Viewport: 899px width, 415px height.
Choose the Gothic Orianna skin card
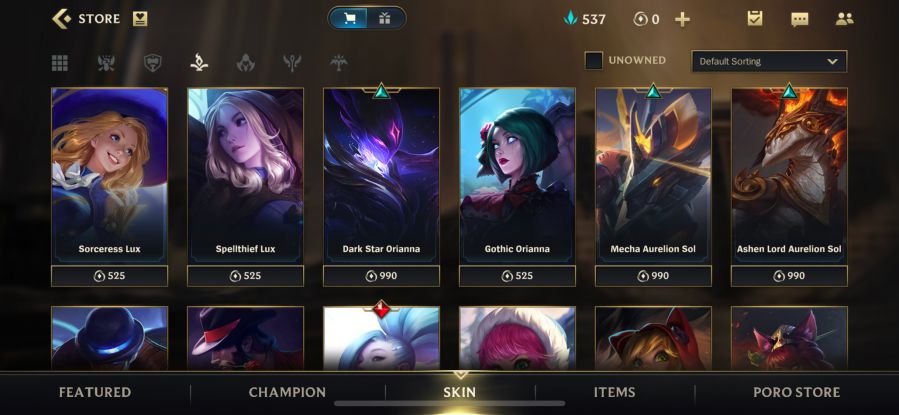tap(517, 175)
